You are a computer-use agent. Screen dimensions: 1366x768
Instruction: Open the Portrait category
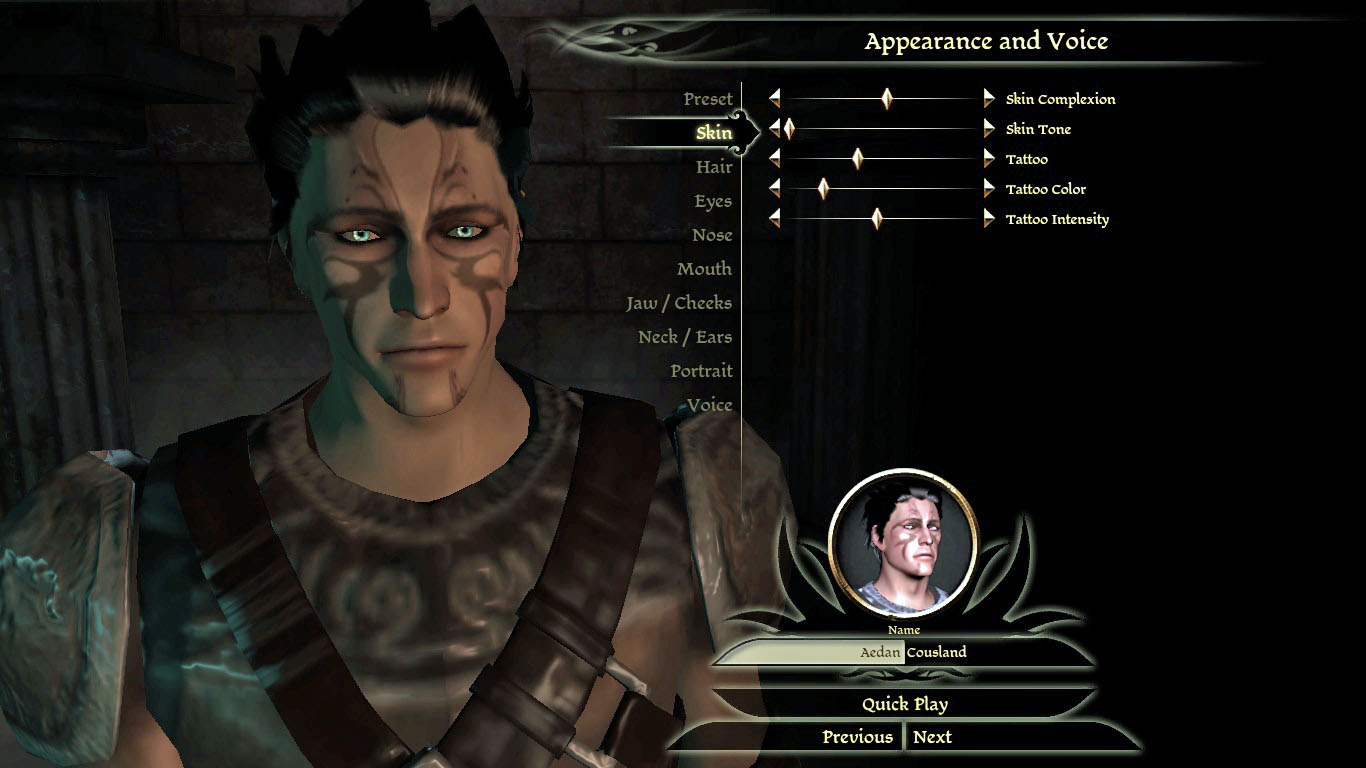(x=701, y=371)
